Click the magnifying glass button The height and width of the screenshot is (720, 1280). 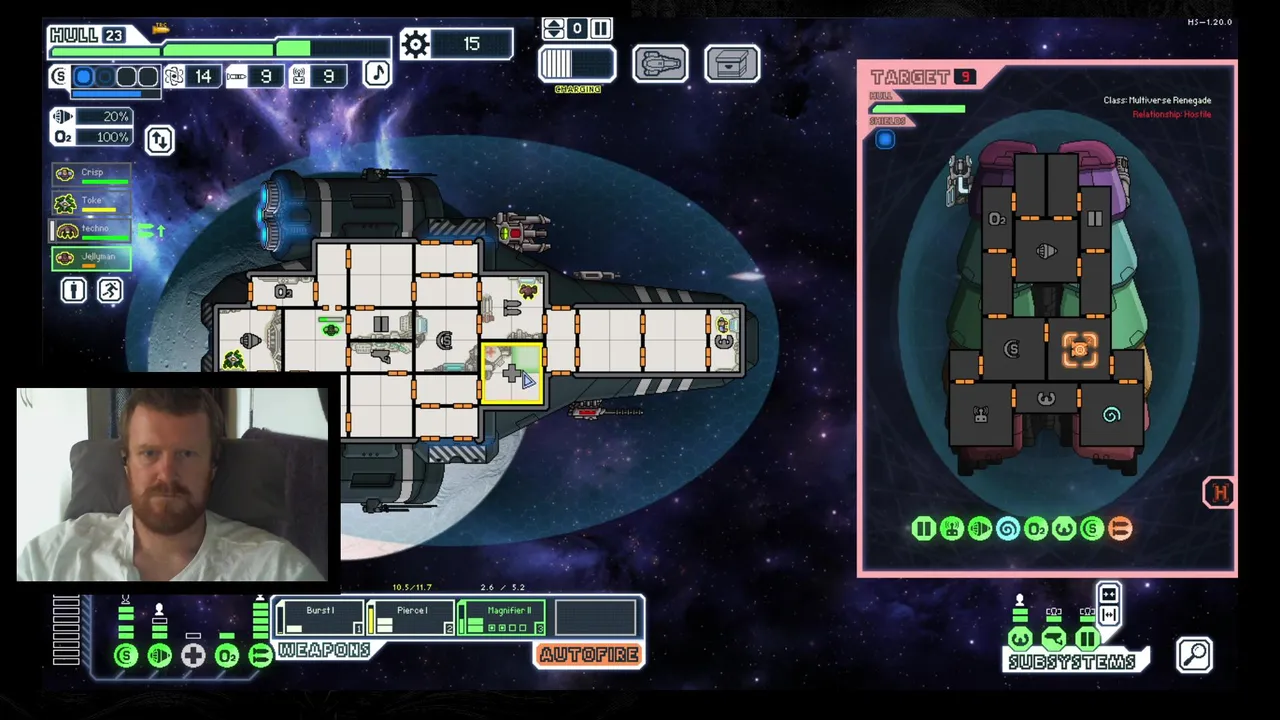point(1195,655)
